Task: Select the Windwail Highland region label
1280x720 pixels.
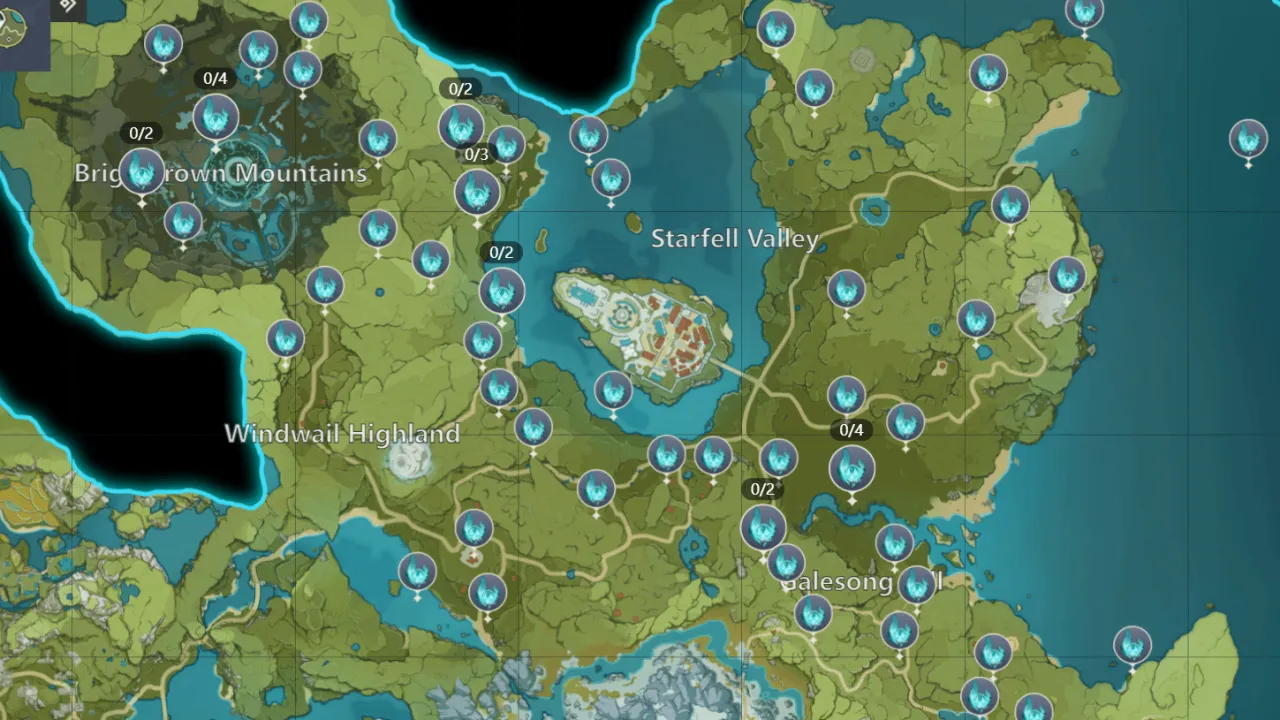Action: [342, 434]
